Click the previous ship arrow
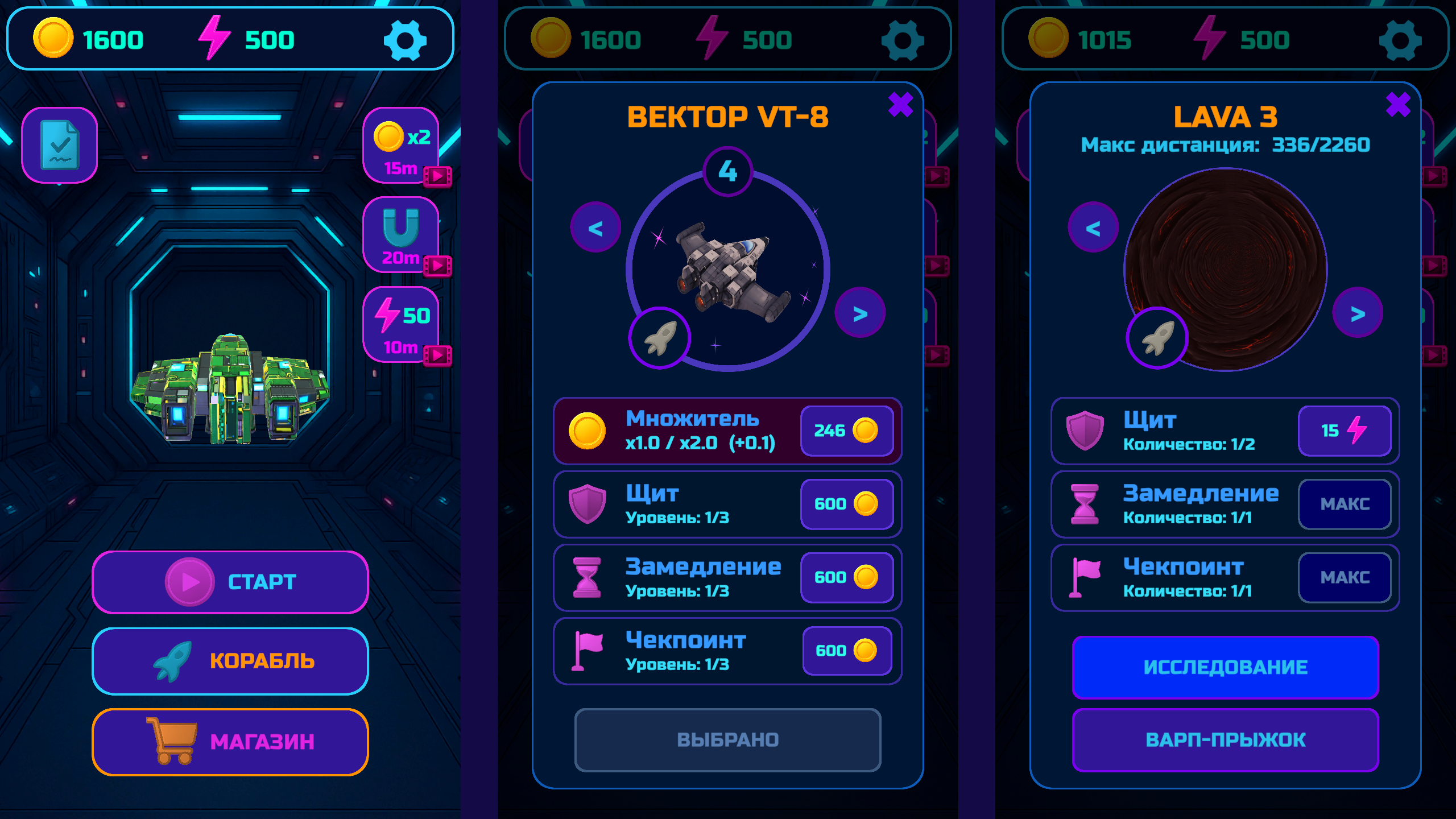 click(595, 226)
